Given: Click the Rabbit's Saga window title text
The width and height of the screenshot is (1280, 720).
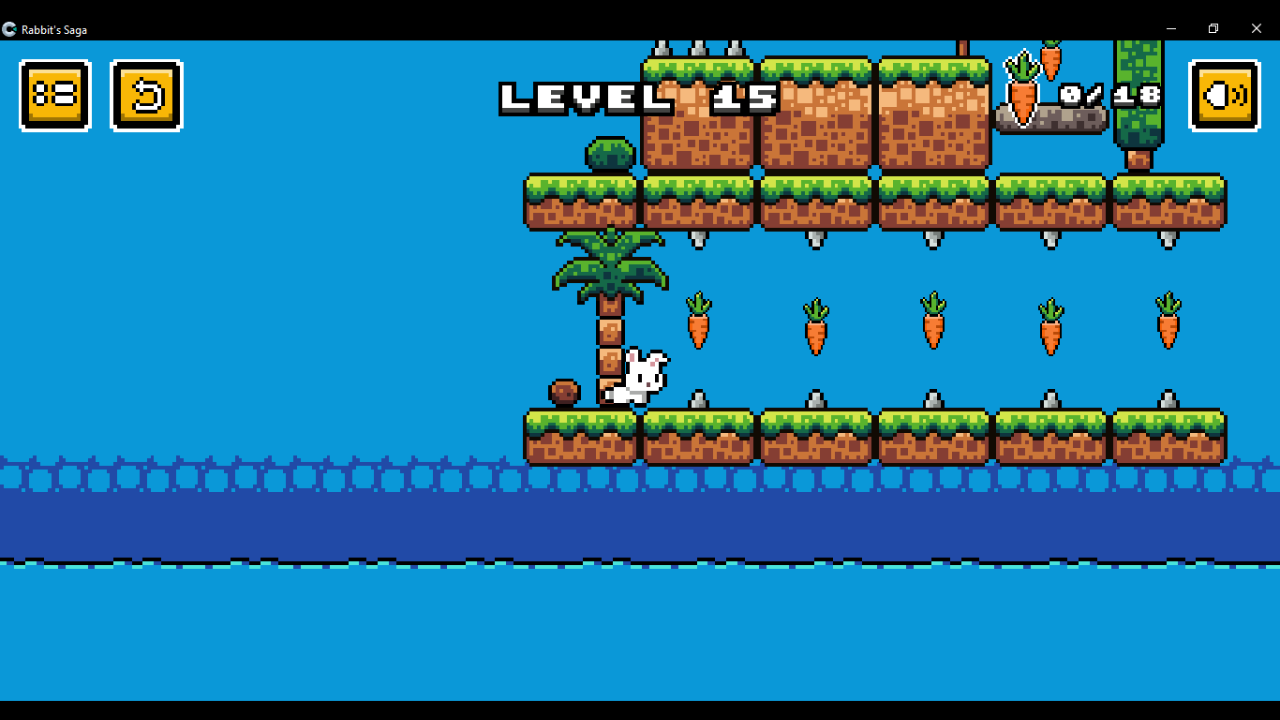Looking at the screenshot, I should tap(56, 29).
